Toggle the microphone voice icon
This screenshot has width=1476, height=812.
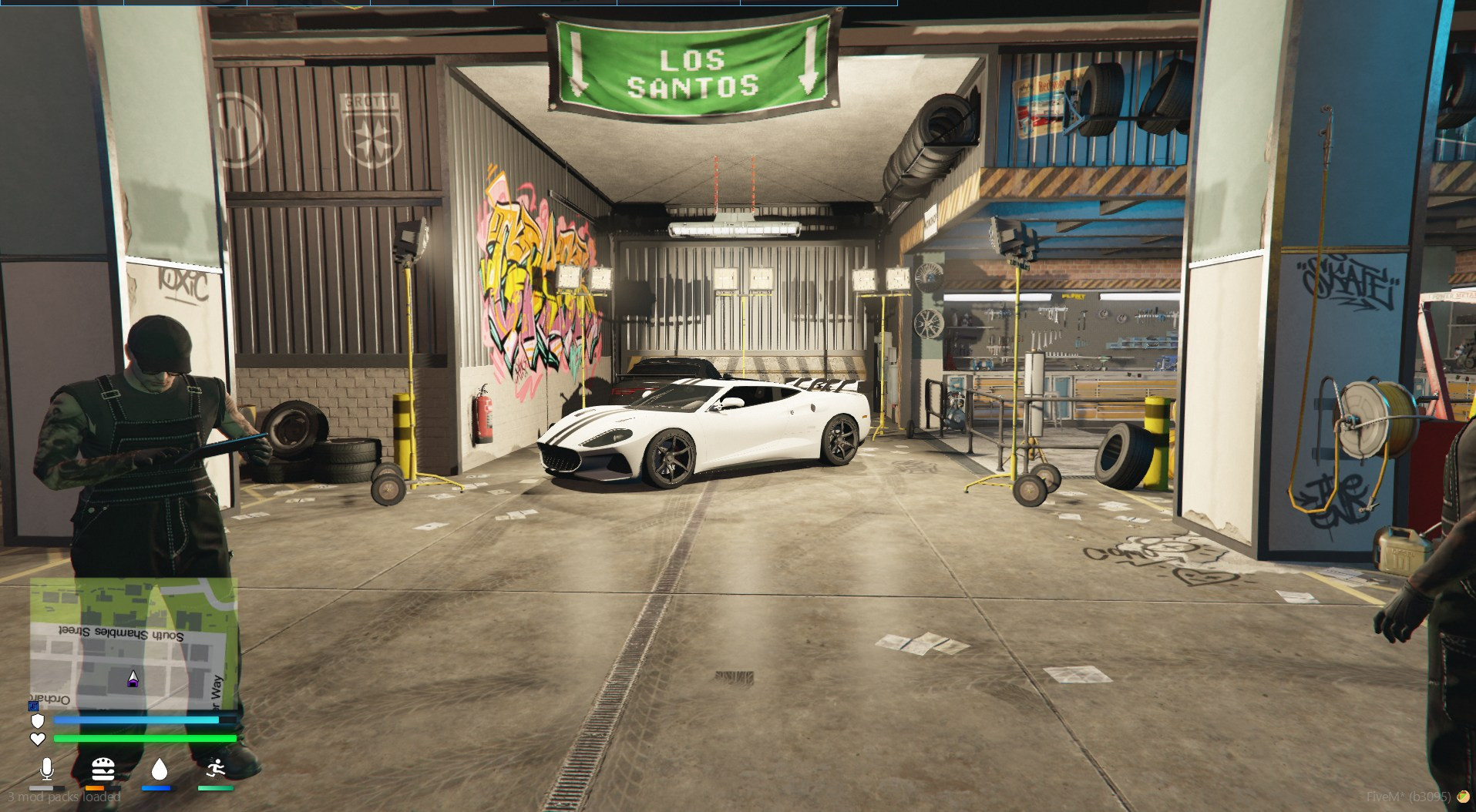[x=47, y=769]
